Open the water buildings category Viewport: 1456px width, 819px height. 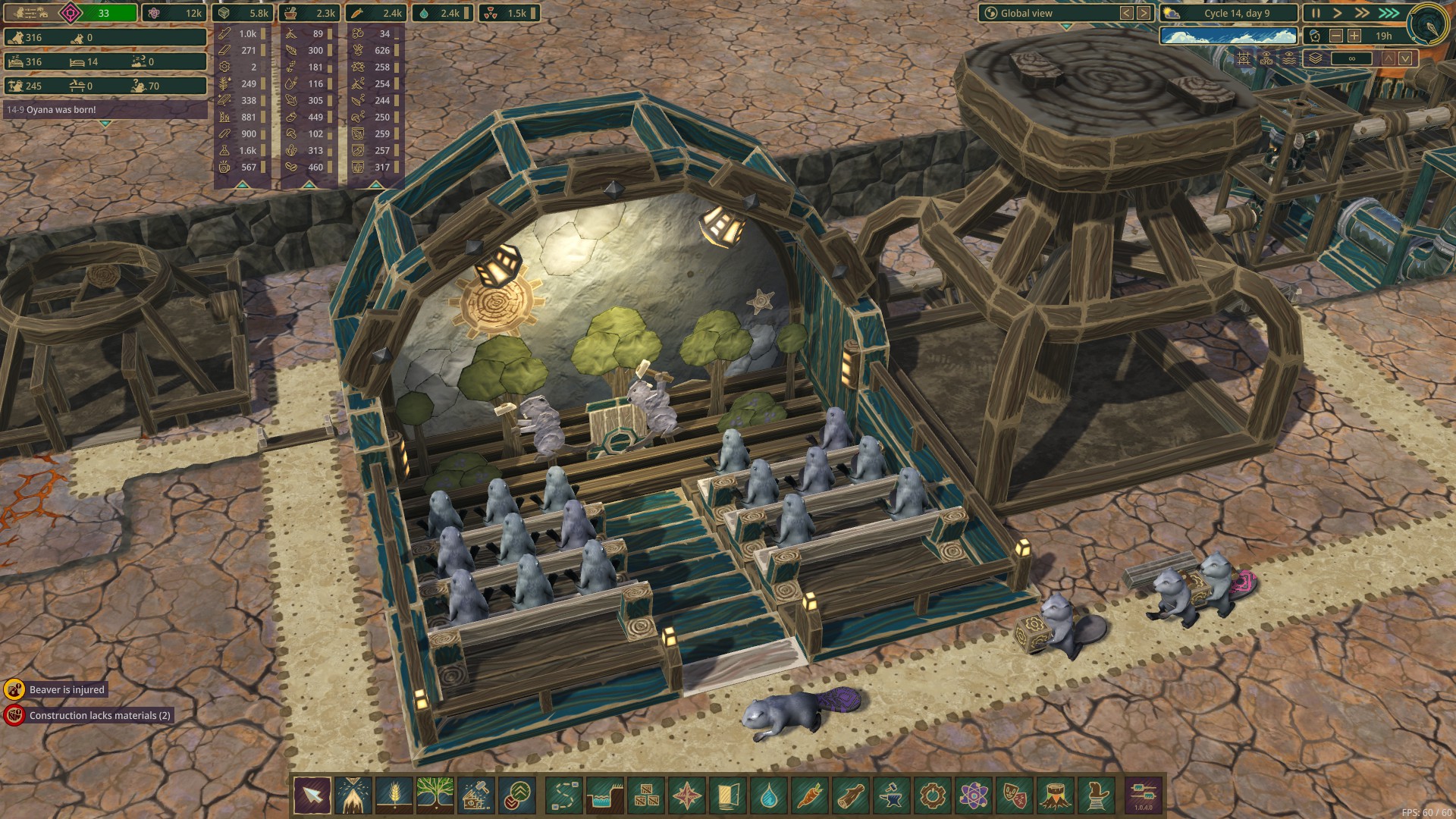tap(768, 795)
